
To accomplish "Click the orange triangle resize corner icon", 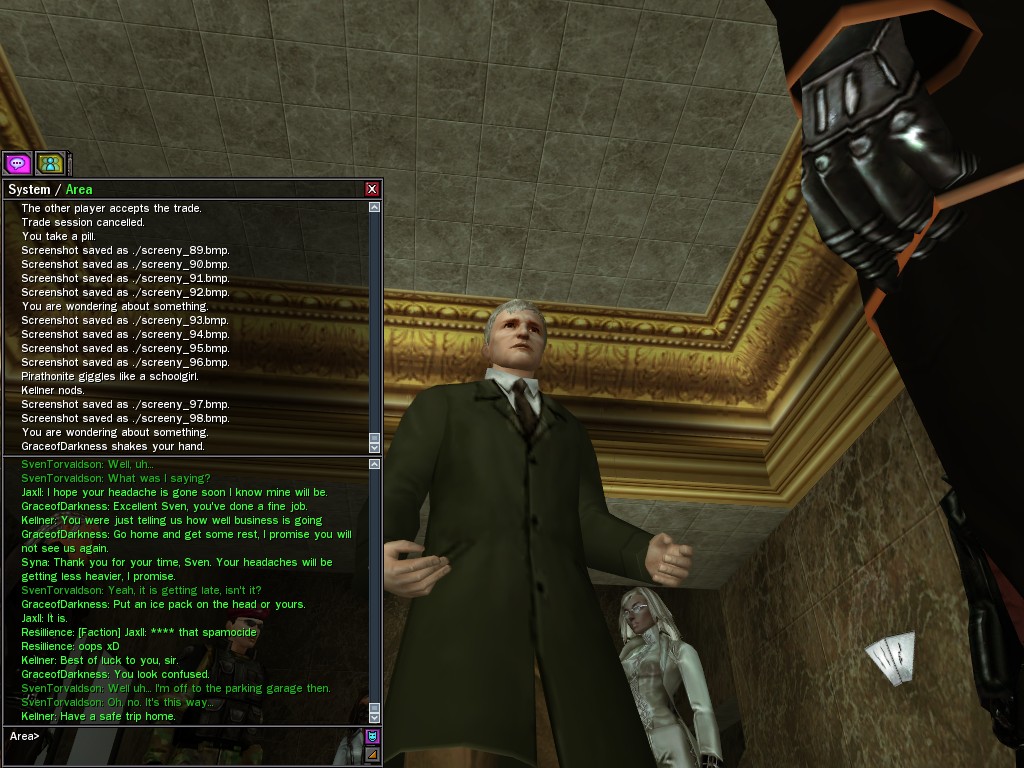I will pos(373,755).
